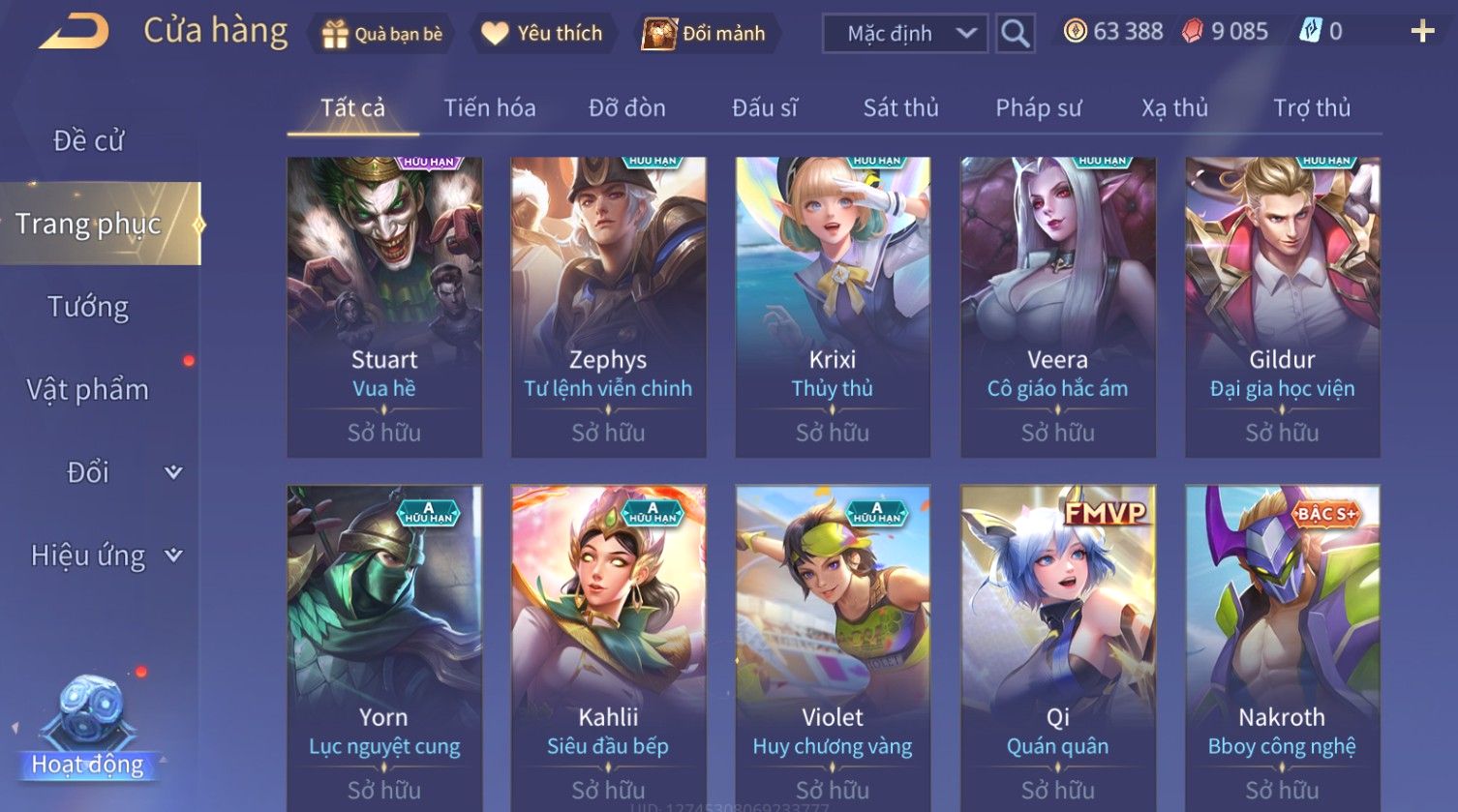Switch to the Tiến hóa tab
Image resolution: width=1458 pixels, height=812 pixels.
point(489,107)
